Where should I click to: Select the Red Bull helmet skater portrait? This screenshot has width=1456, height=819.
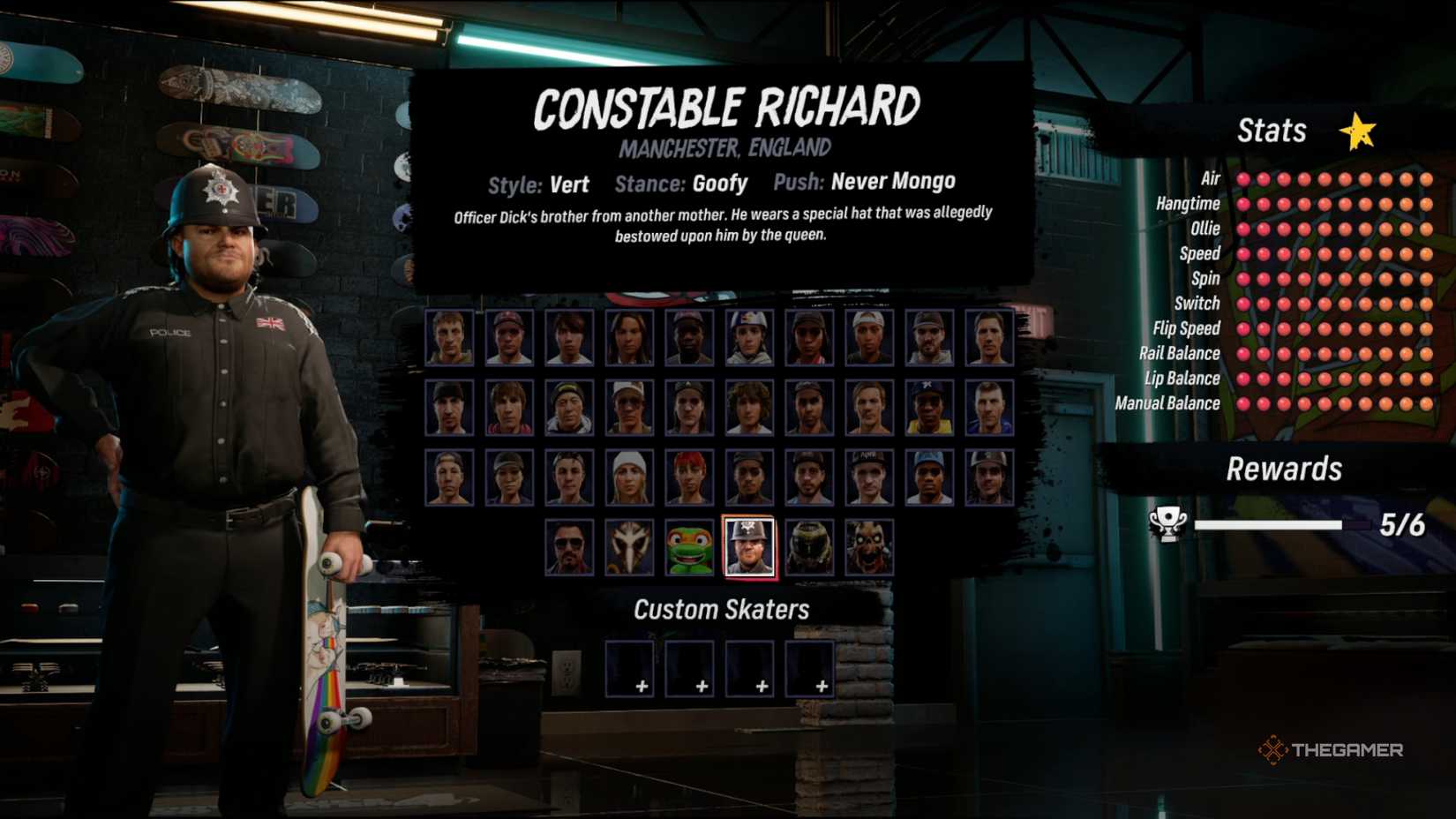point(748,338)
